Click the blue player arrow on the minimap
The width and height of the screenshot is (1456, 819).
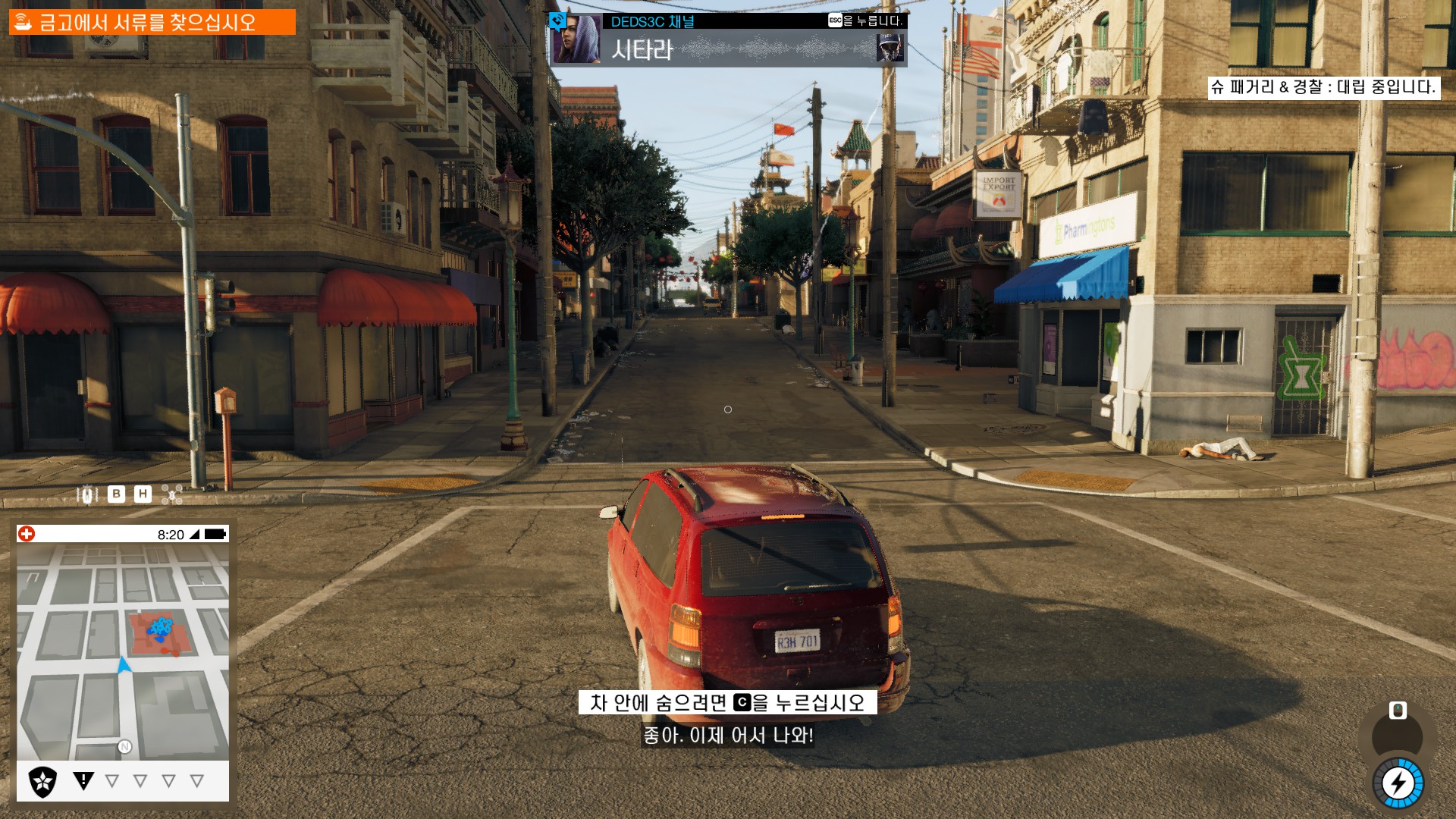coord(124,665)
